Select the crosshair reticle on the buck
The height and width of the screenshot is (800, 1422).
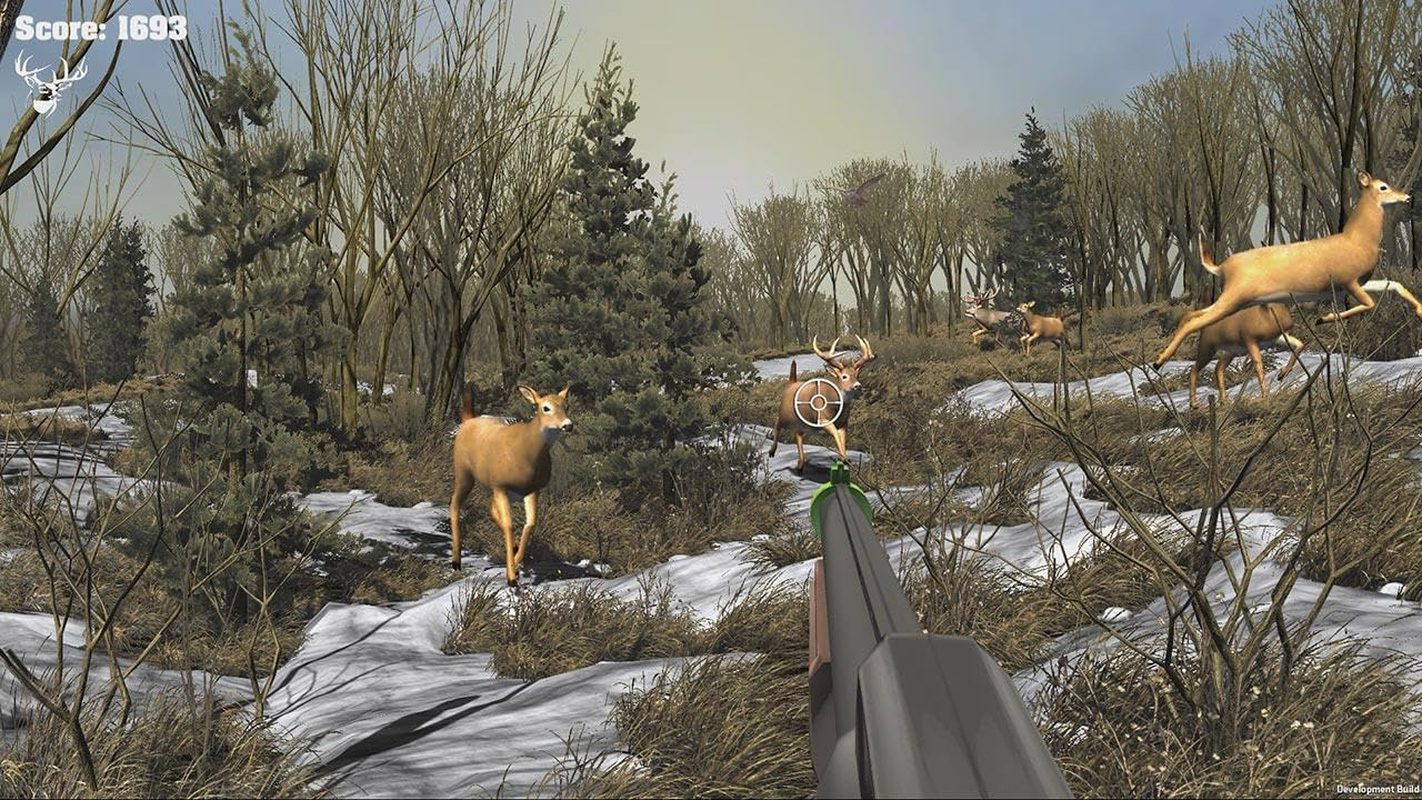click(819, 400)
